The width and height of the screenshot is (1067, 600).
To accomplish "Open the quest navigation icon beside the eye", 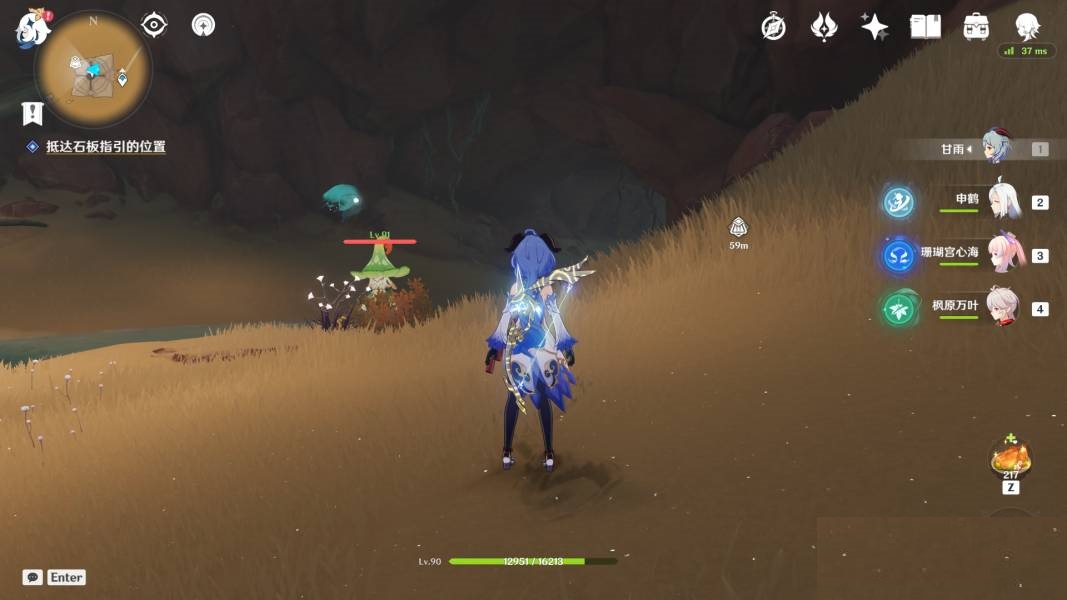I will pos(204,25).
